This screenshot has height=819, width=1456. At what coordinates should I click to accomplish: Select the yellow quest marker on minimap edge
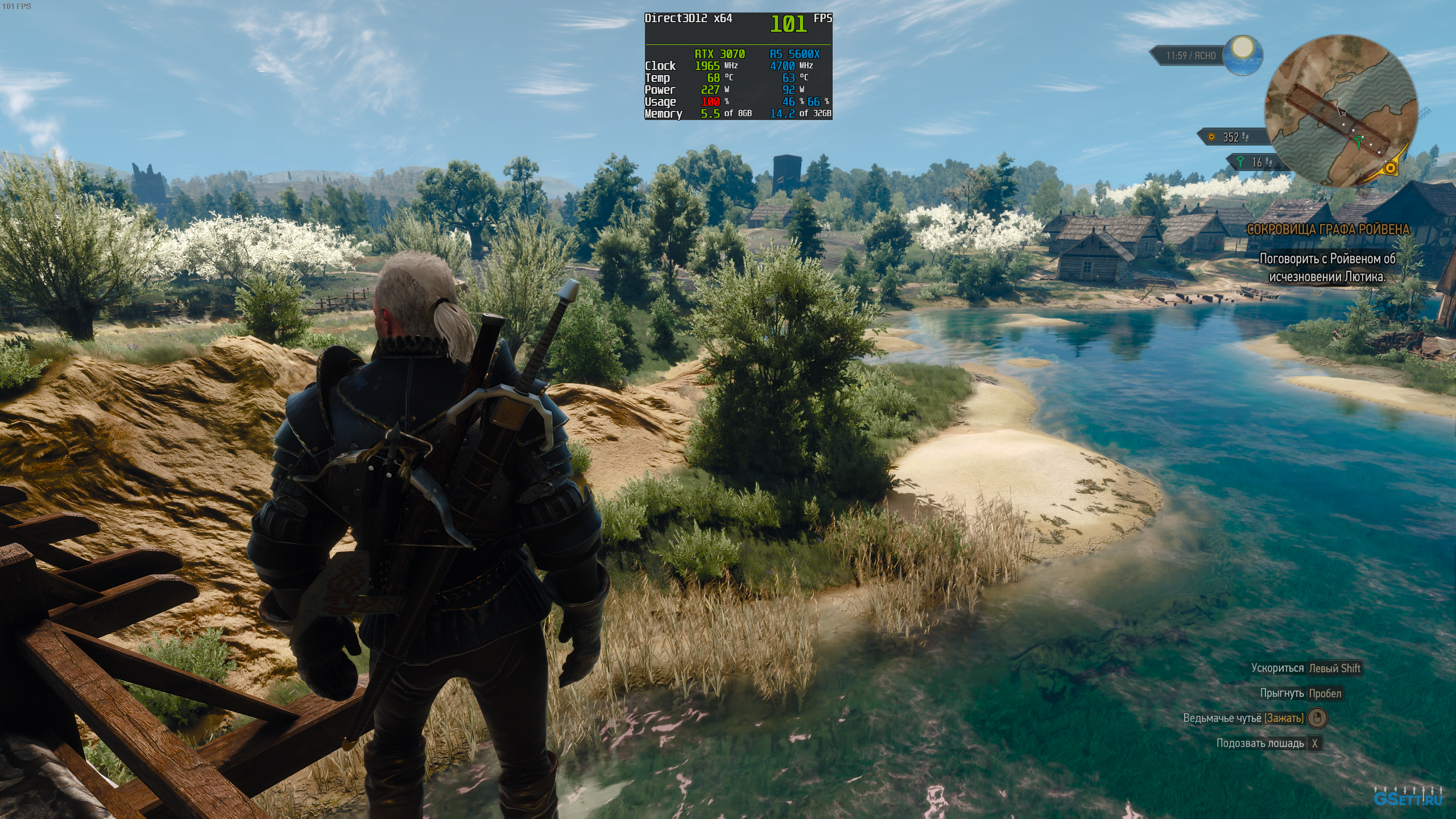(1391, 168)
